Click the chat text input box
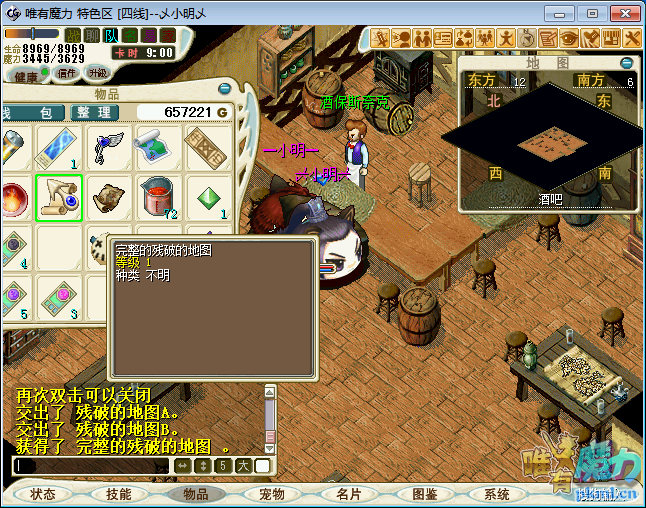The width and height of the screenshot is (646, 508). (90, 466)
